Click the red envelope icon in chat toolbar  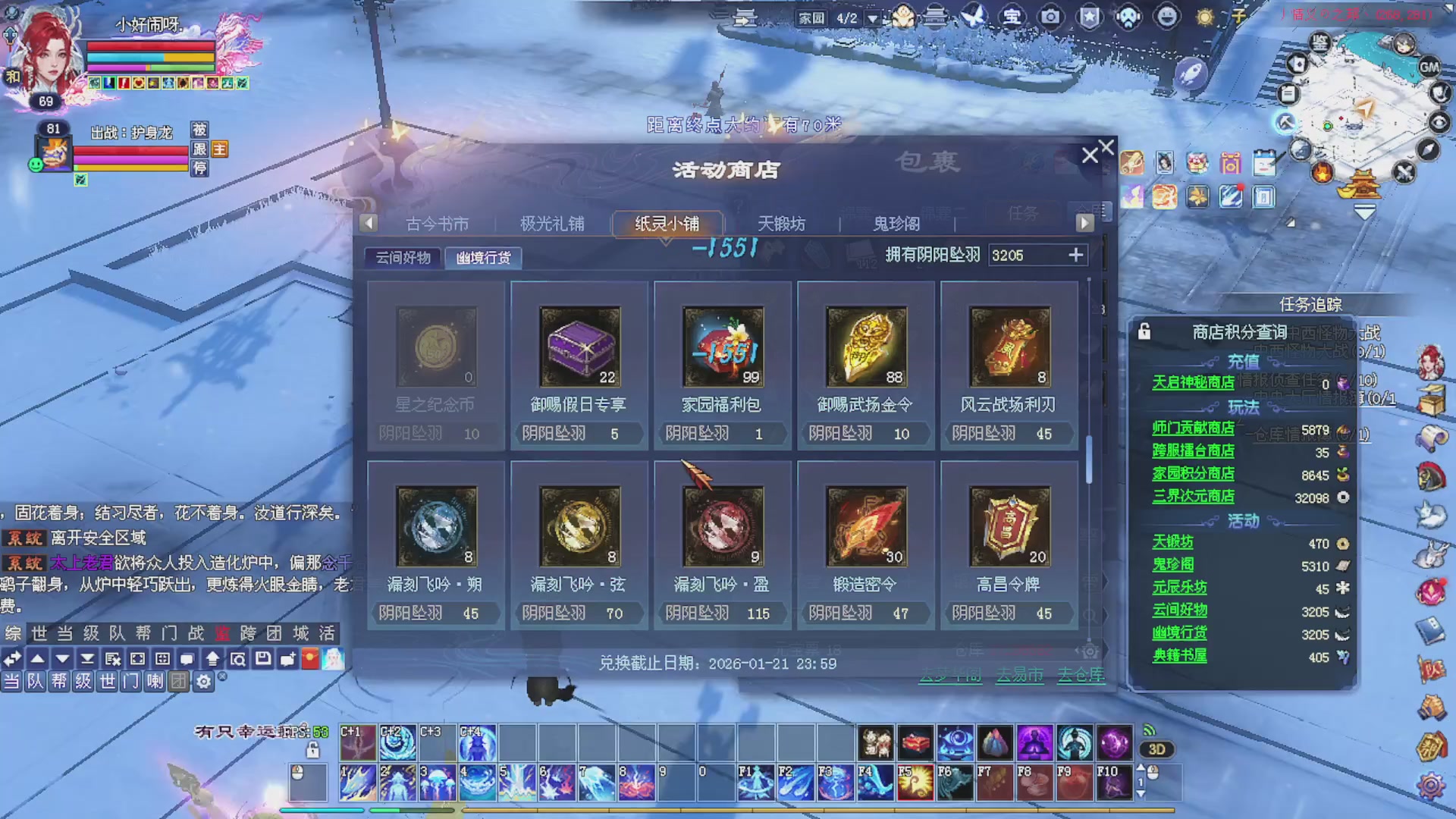pyautogui.click(x=310, y=659)
